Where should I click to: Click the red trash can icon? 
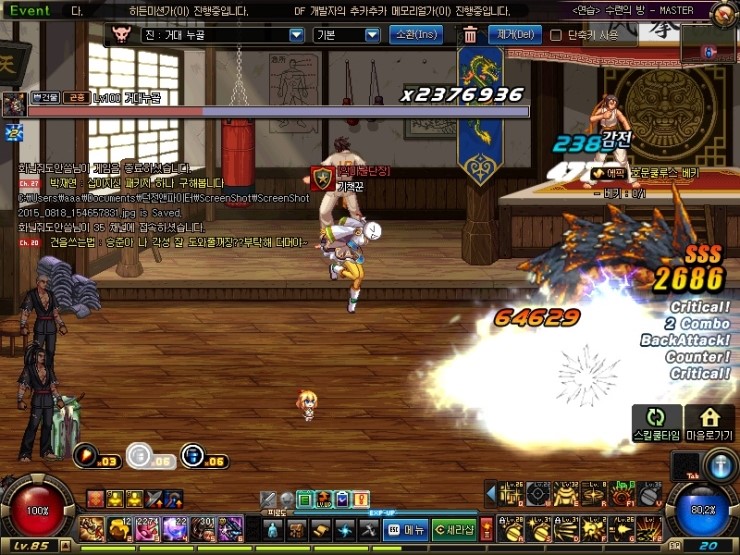[470, 35]
